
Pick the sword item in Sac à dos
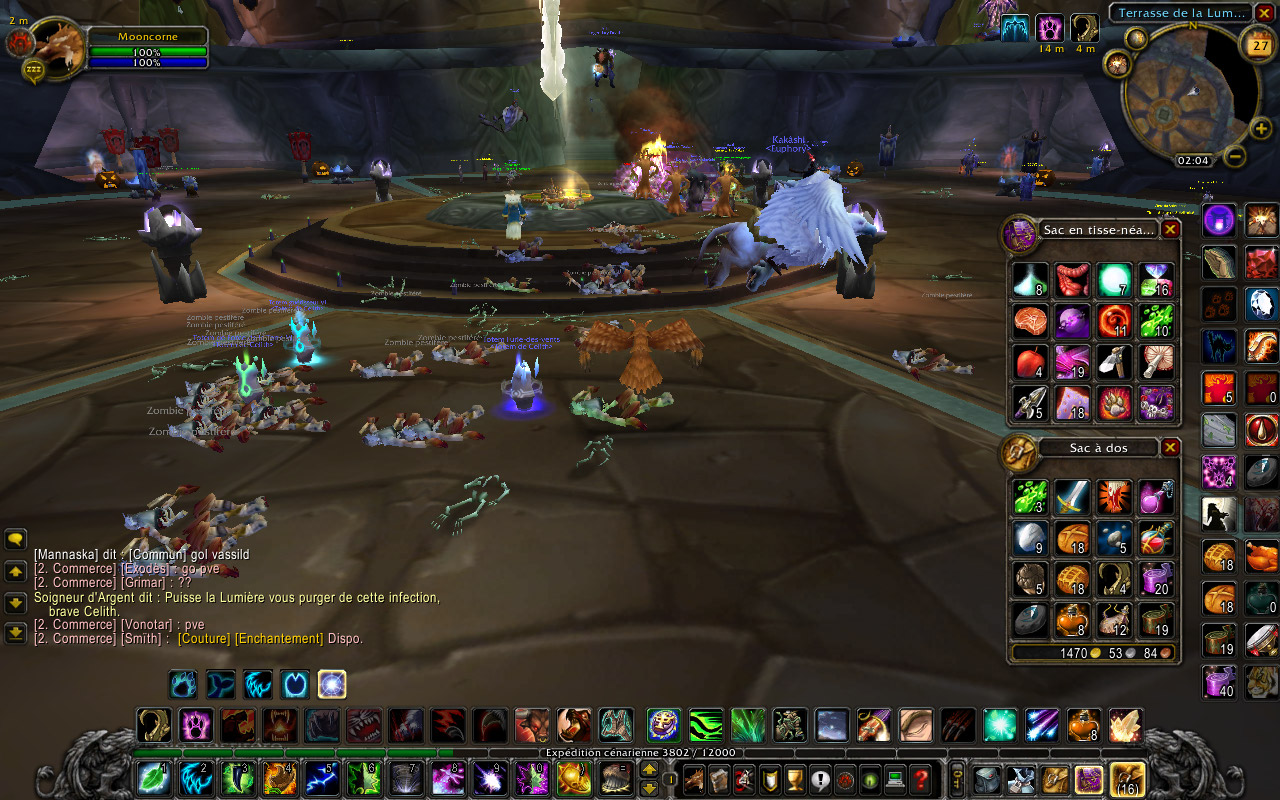click(1072, 497)
